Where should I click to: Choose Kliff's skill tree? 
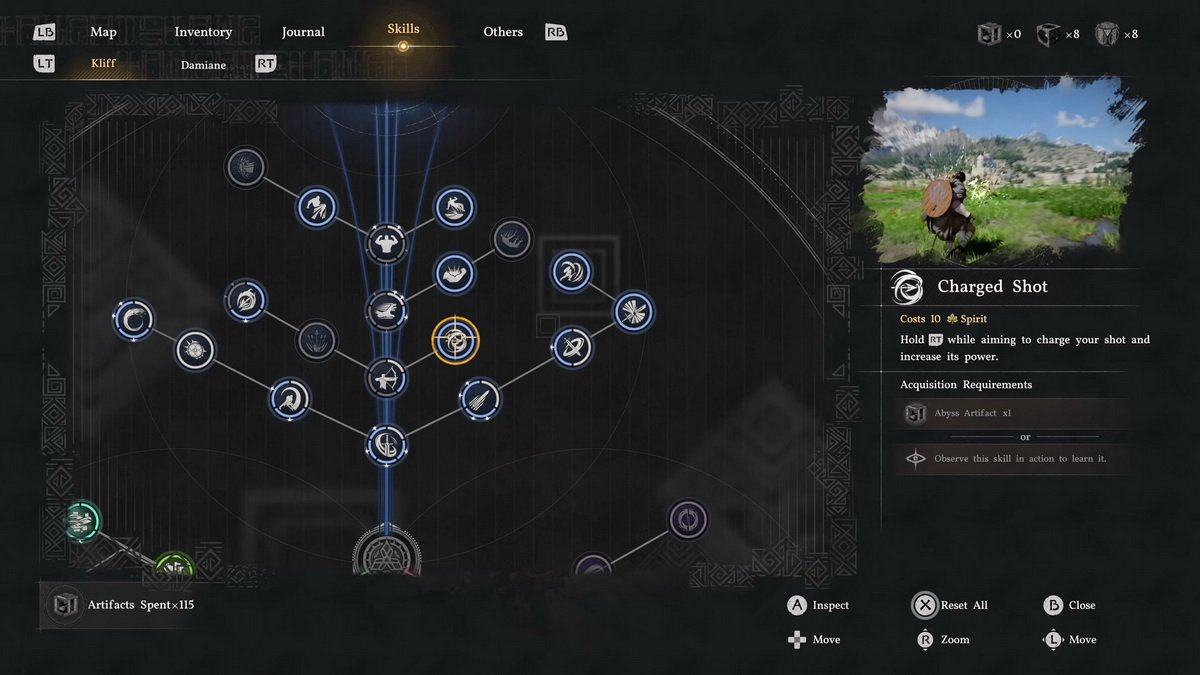(103, 64)
